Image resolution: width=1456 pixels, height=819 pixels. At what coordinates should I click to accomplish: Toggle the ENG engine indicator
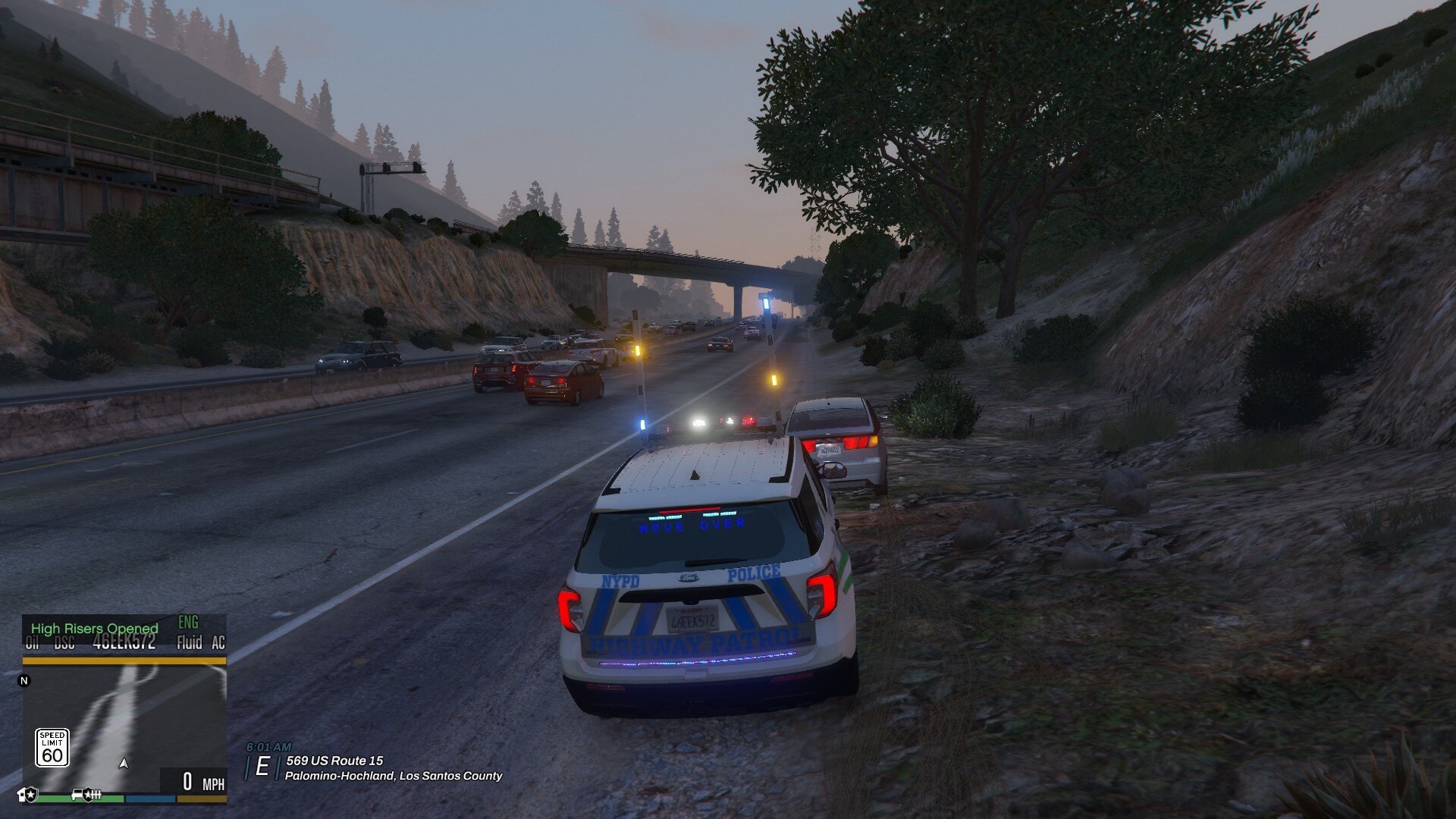coord(188,623)
